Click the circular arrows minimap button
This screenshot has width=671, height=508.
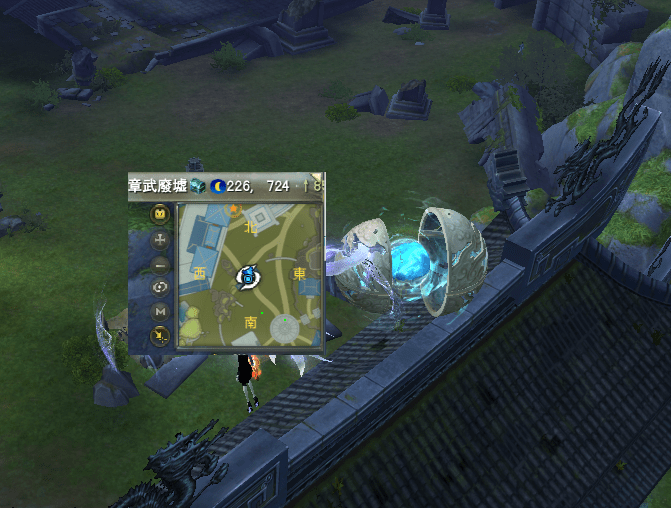[160, 288]
